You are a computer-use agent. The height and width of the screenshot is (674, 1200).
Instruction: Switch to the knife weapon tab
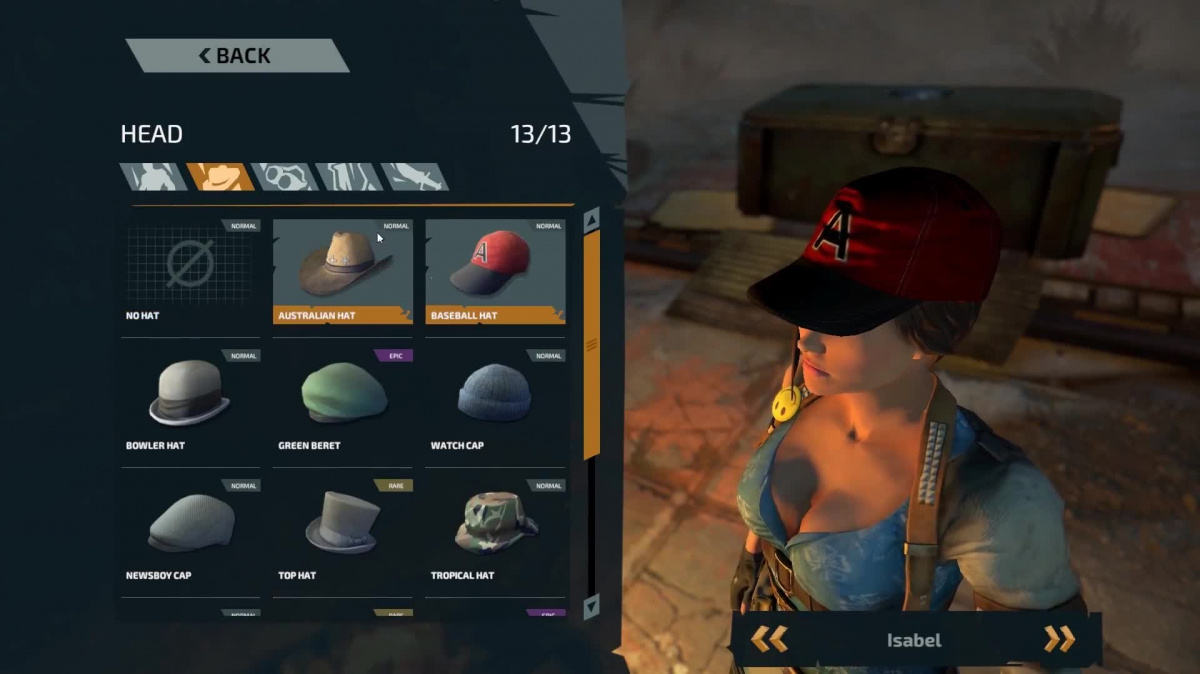(413, 177)
